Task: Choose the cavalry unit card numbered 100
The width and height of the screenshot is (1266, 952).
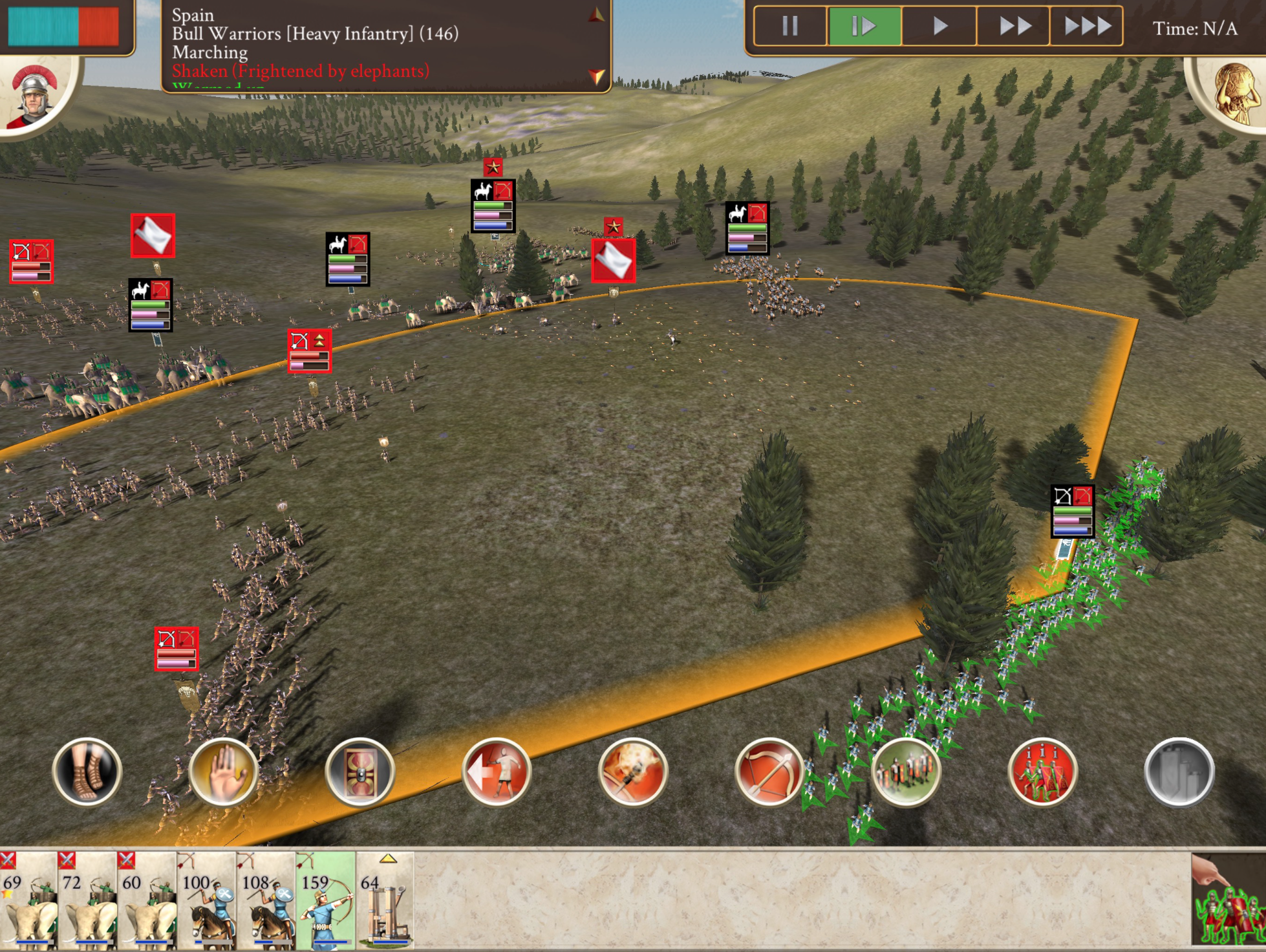Action: click(207, 901)
